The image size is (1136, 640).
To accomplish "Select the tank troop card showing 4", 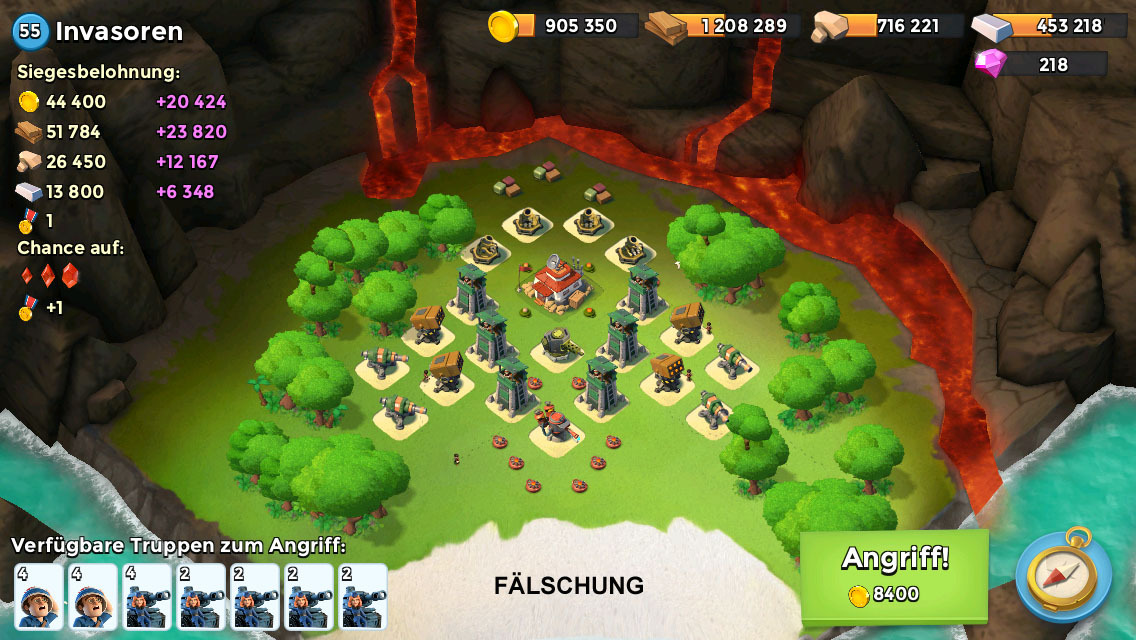I will [147, 597].
